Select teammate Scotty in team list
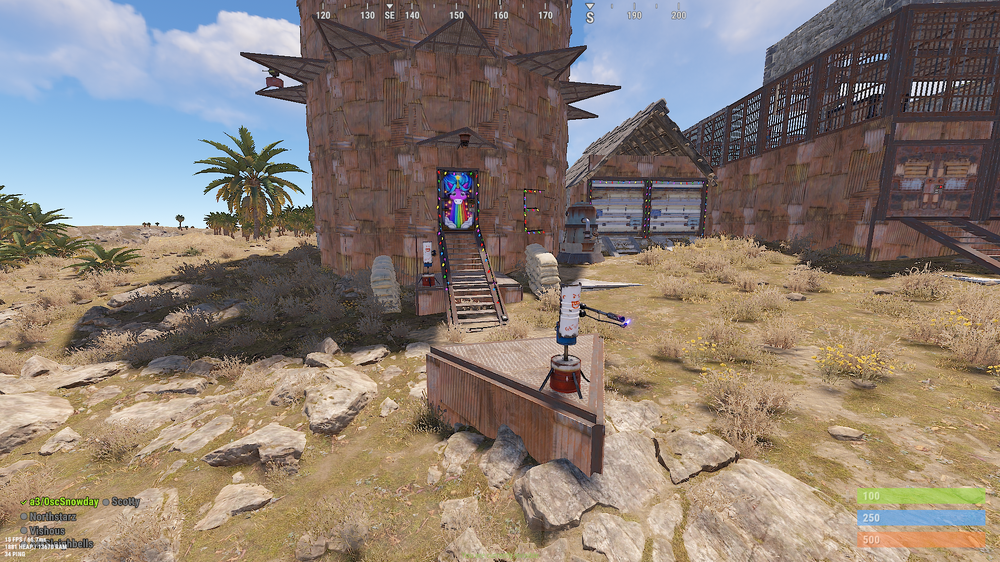 coord(125,502)
